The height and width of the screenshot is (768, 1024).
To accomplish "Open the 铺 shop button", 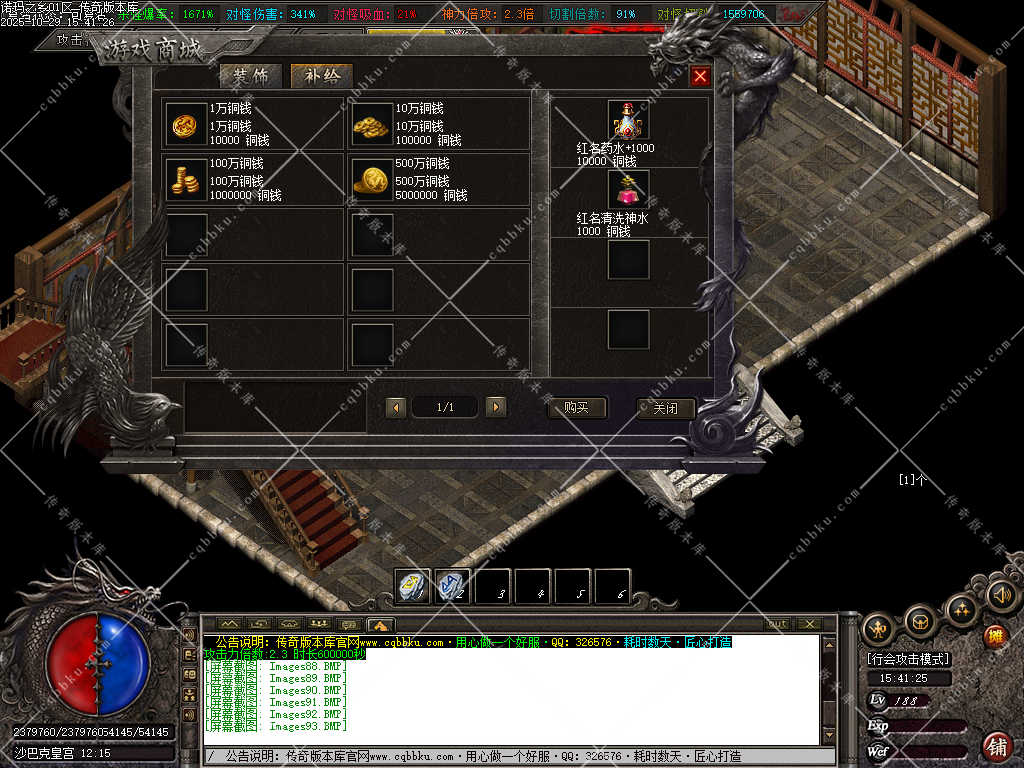I will 996,746.
